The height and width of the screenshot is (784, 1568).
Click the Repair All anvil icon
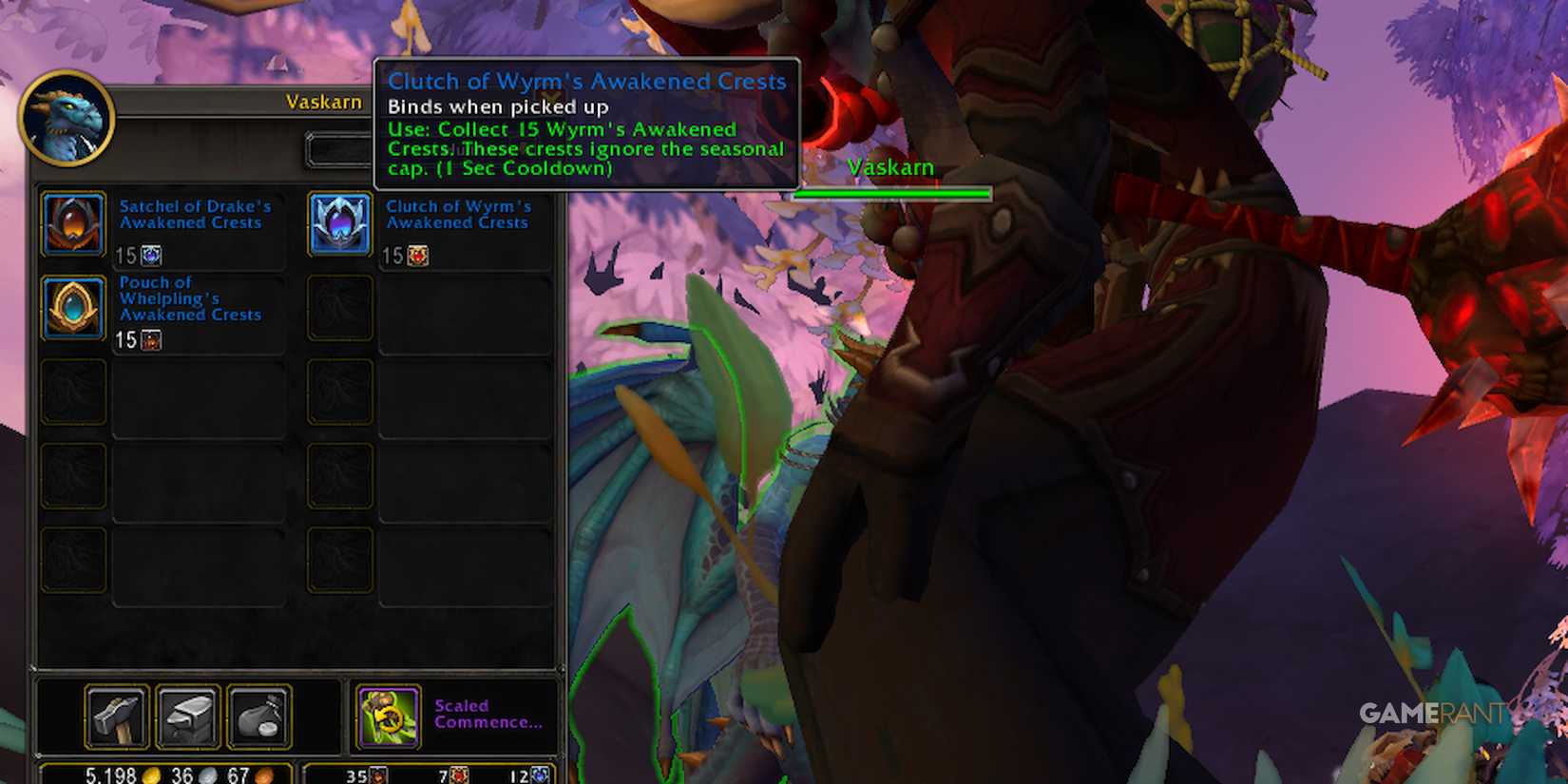pyautogui.click(x=187, y=716)
